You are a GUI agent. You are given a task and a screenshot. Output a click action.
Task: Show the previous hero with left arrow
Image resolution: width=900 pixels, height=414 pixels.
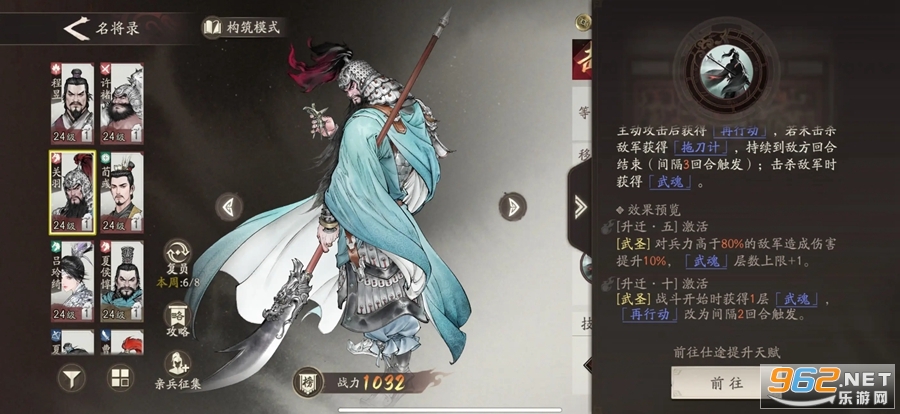(229, 207)
